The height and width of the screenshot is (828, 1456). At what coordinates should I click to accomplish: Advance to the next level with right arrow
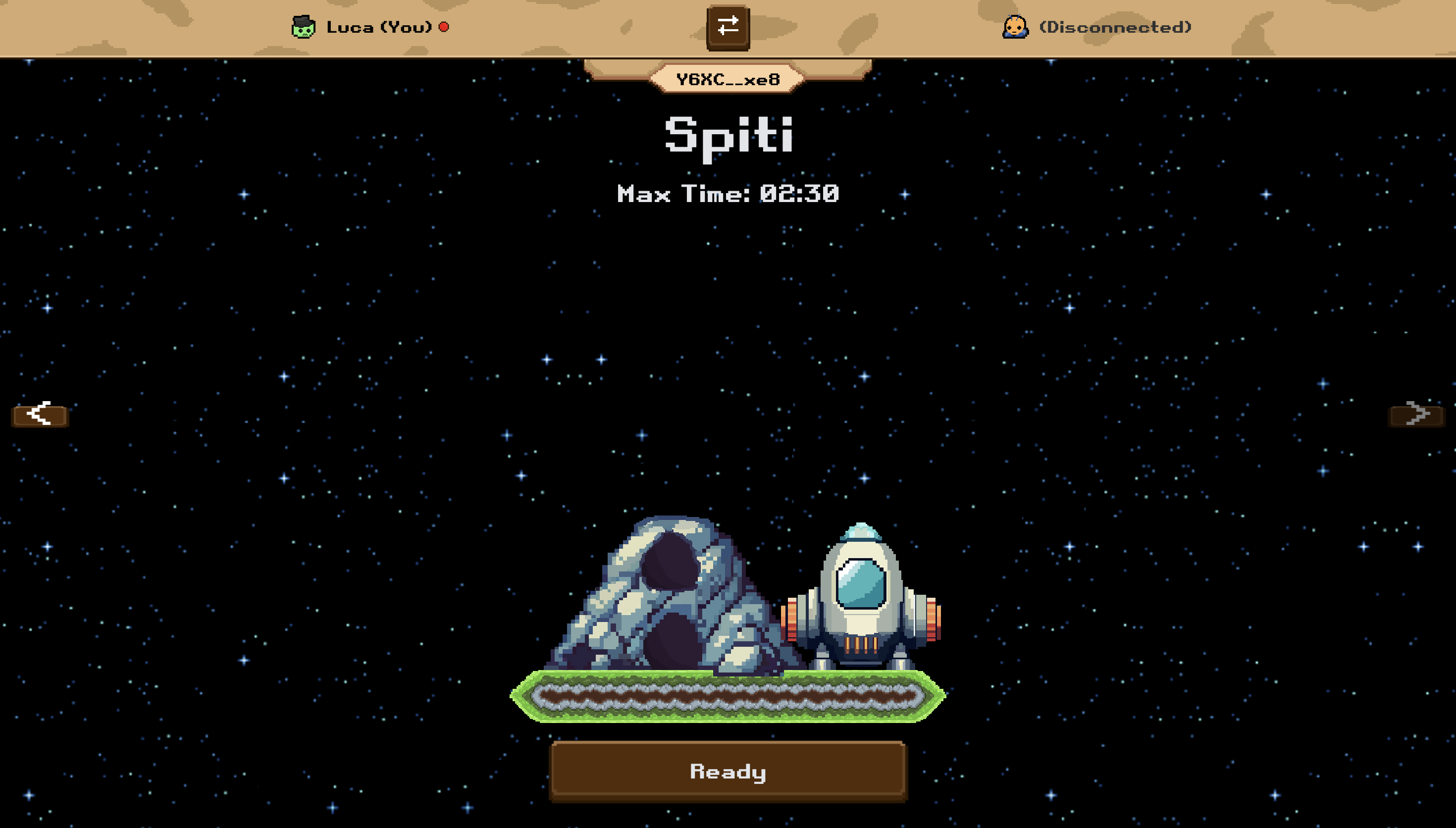1415,414
